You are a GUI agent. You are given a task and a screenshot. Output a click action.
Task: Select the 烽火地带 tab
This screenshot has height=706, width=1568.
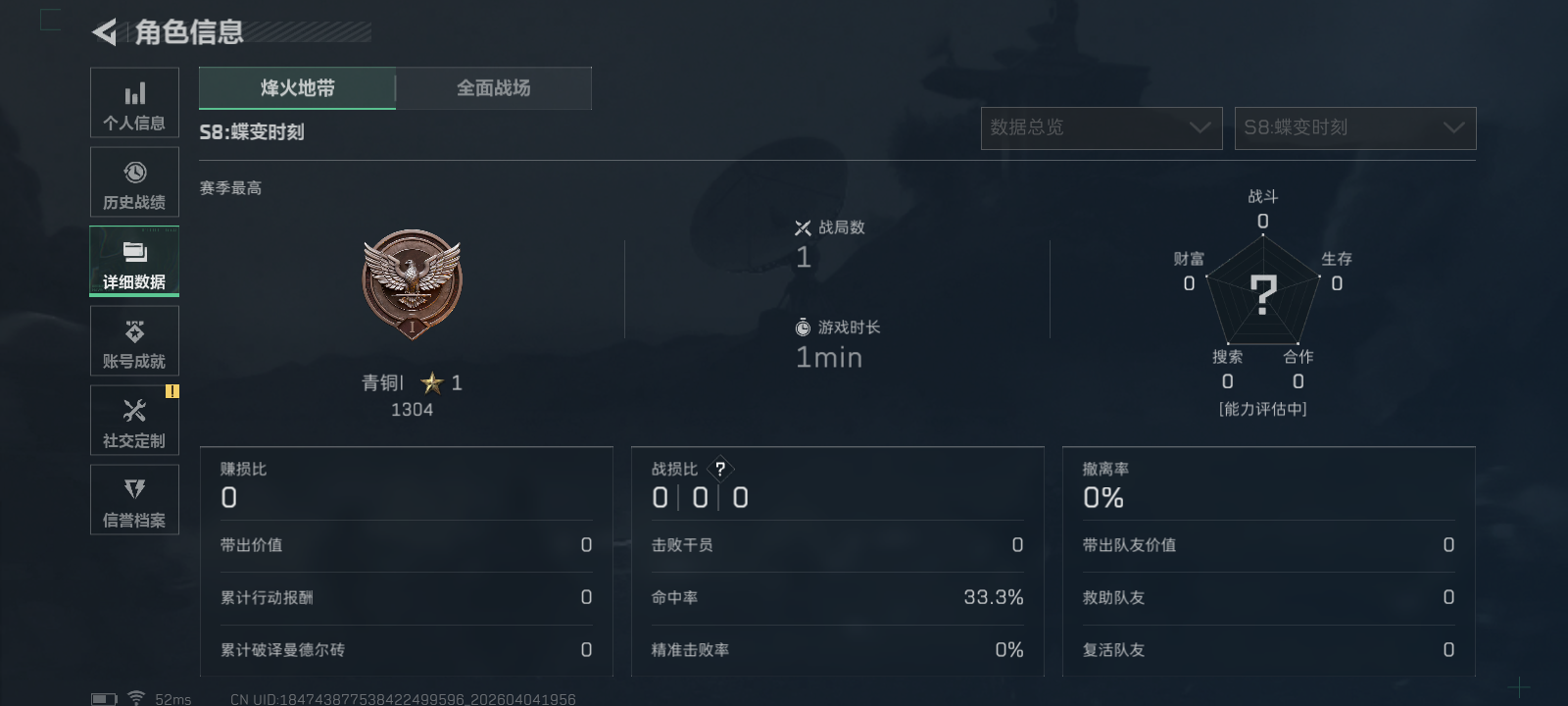click(296, 87)
